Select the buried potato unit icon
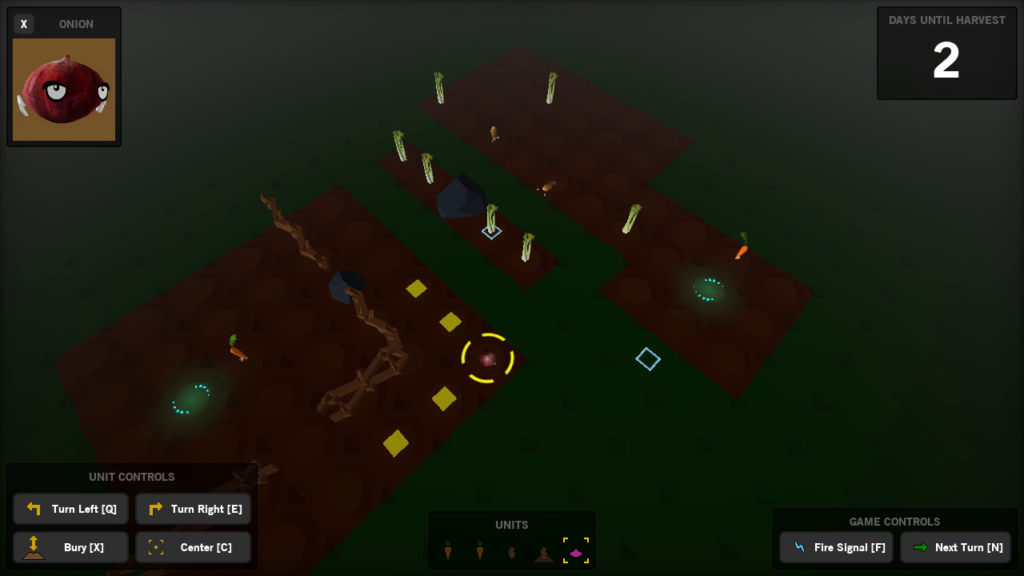Screen dimensions: 1024x576 (x=544, y=552)
